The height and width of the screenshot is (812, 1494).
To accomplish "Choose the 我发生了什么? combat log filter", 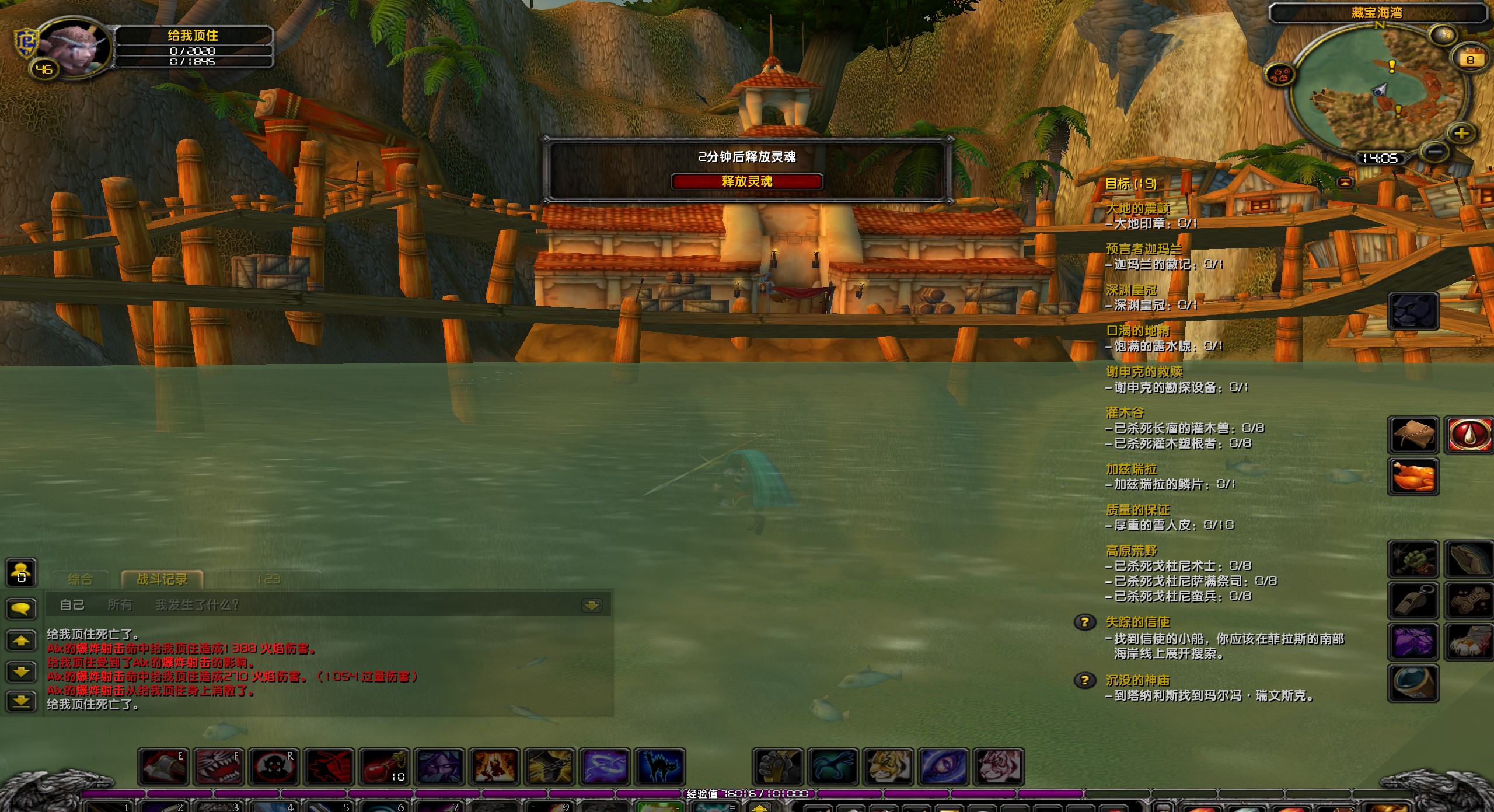I will (197, 605).
